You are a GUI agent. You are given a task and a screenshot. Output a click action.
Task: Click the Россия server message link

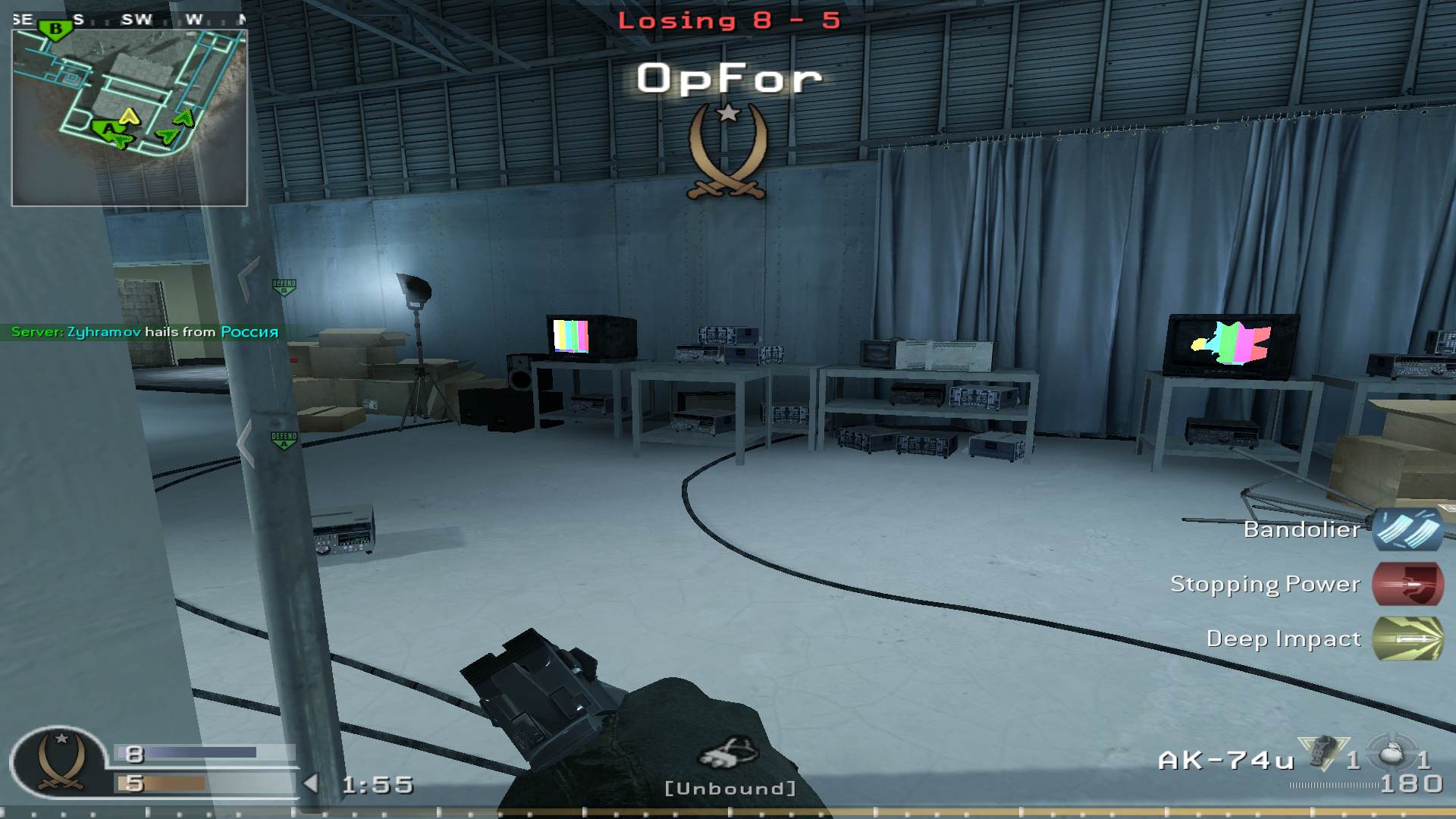[249, 332]
